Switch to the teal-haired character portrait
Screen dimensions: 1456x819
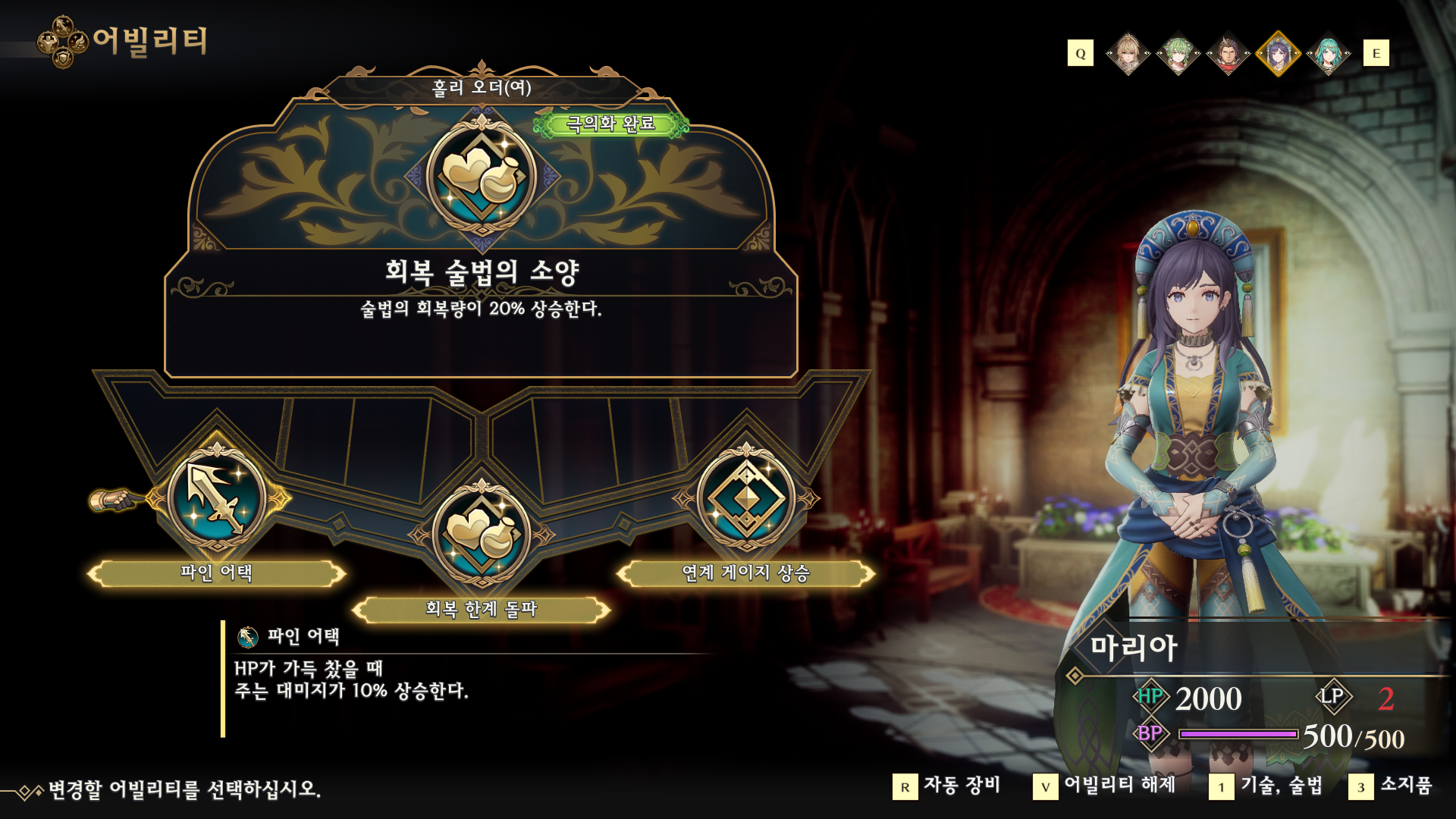[x=1329, y=54]
